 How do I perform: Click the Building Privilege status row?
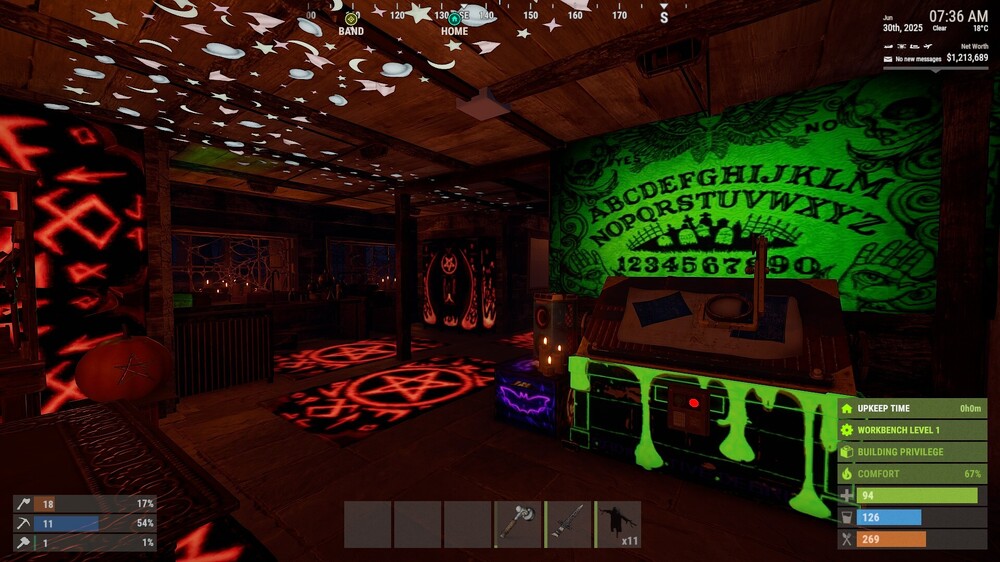pyautogui.click(x=912, y=452)
